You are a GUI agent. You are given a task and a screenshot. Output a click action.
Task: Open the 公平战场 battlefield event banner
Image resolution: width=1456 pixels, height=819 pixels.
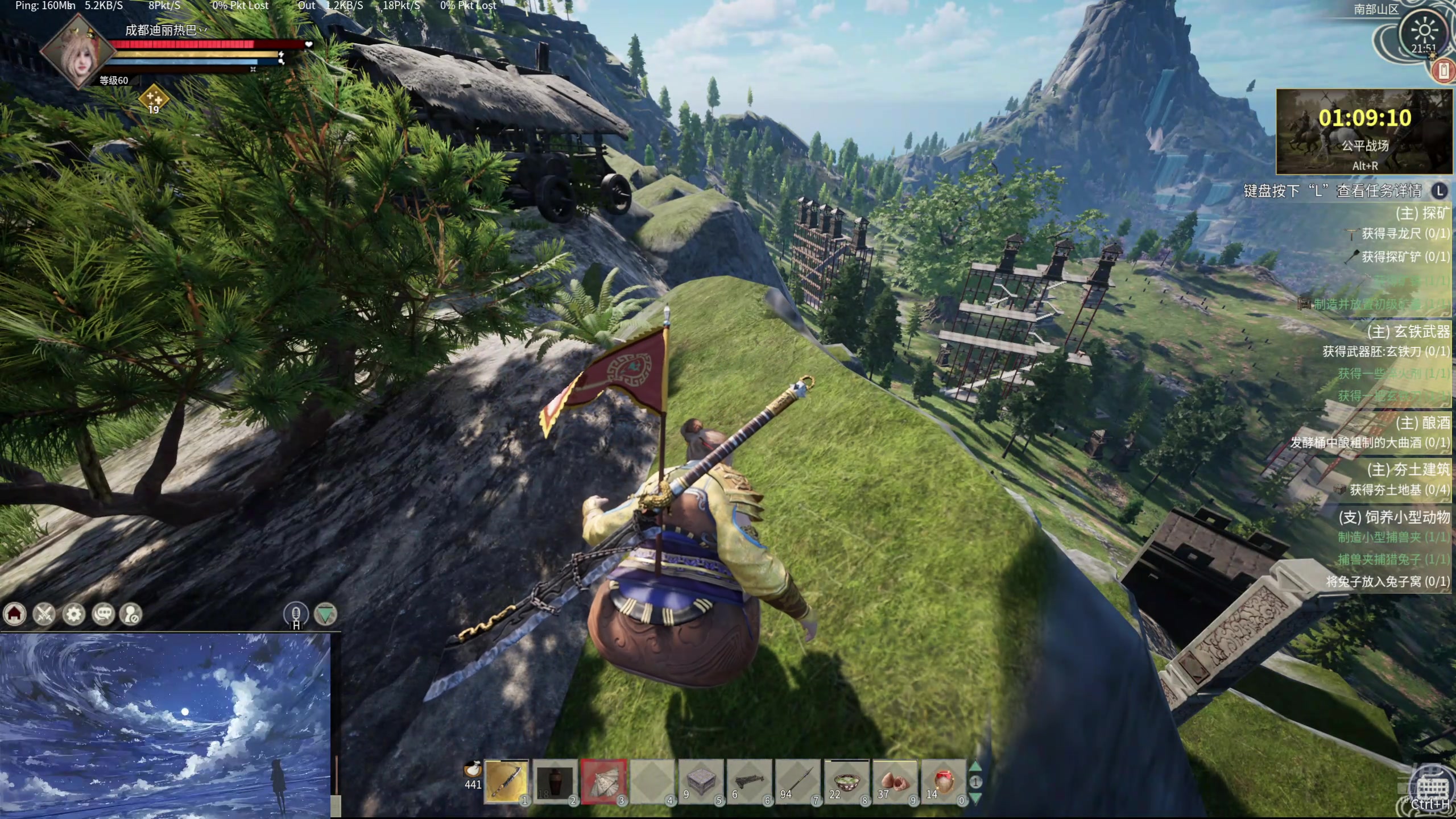pos(1364,132)
